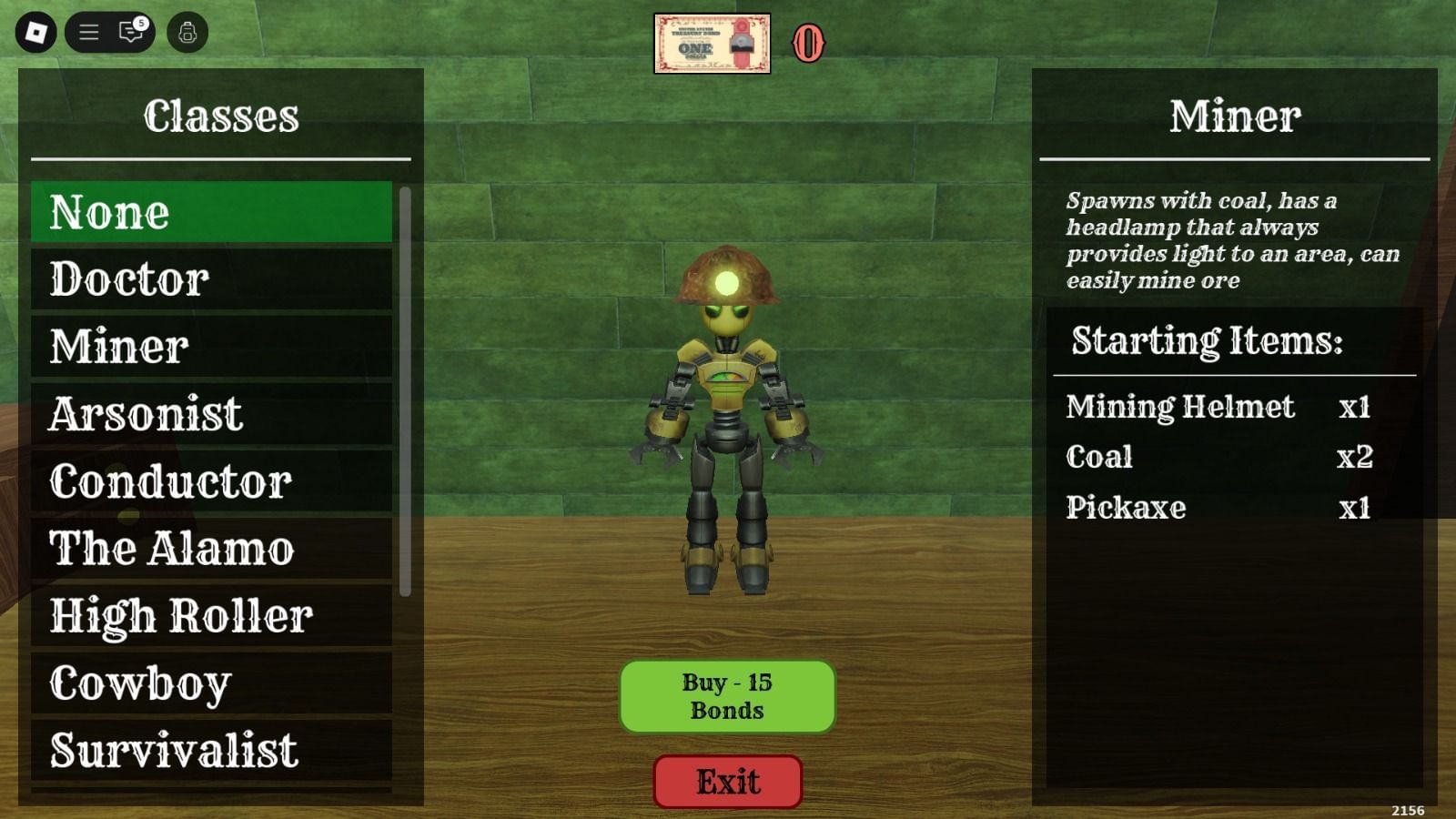Click the Treasury Bond currency bill icon
Image resolution: width=1456 pixels, height=819 pixels.
coord(714,40)
